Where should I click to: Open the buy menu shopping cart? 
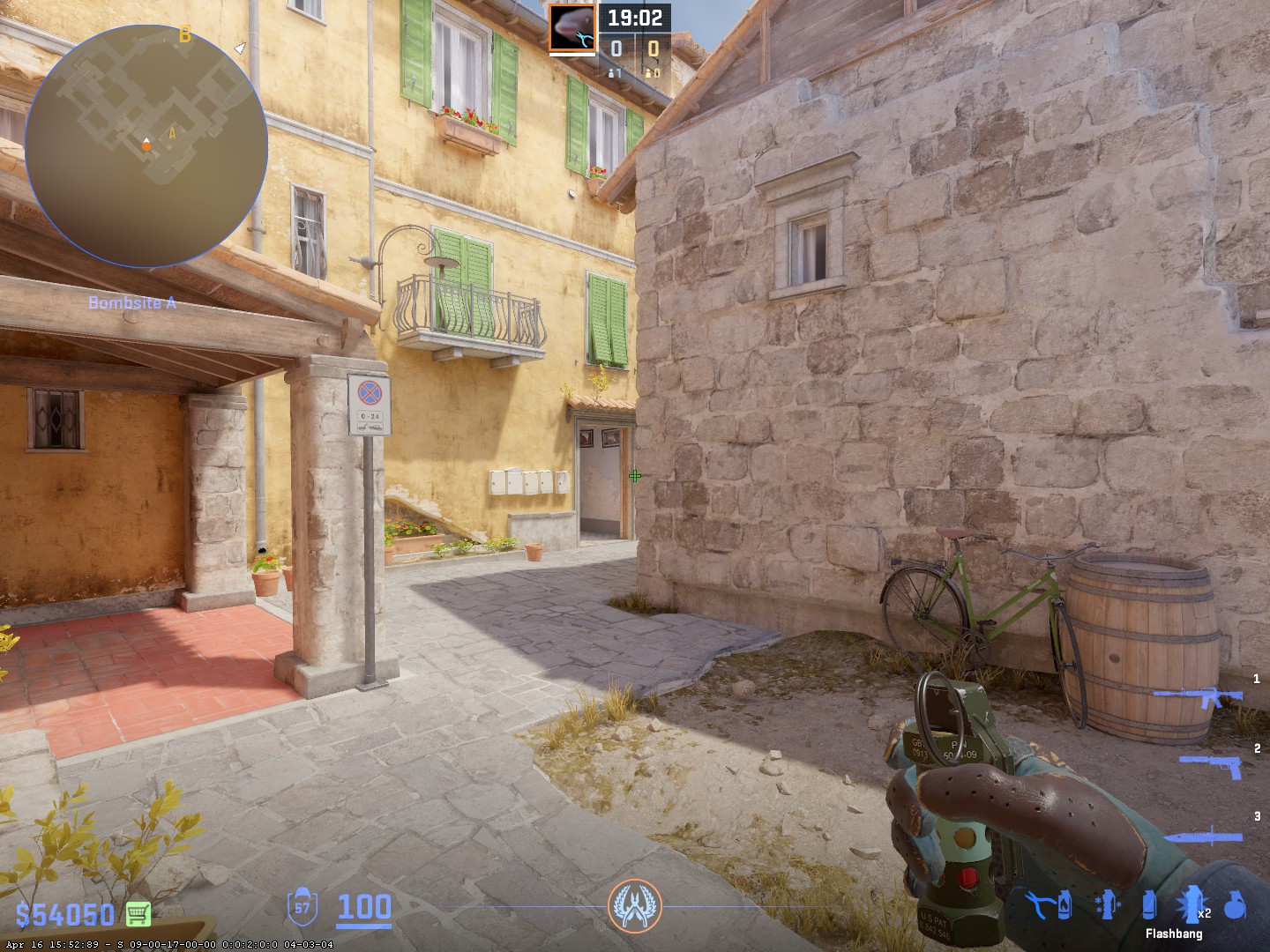(138, 913)
